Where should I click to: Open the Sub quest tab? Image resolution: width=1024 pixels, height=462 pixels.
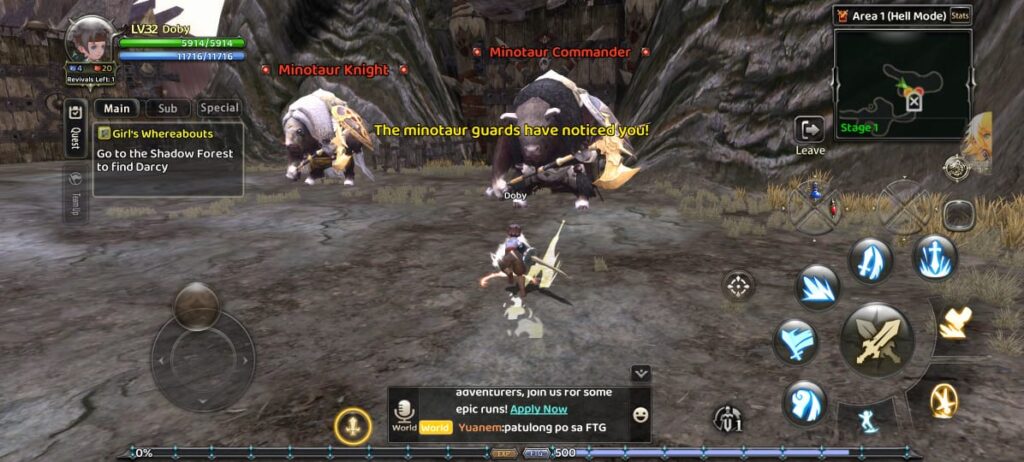pyautogui.click(x=167, y=108)
